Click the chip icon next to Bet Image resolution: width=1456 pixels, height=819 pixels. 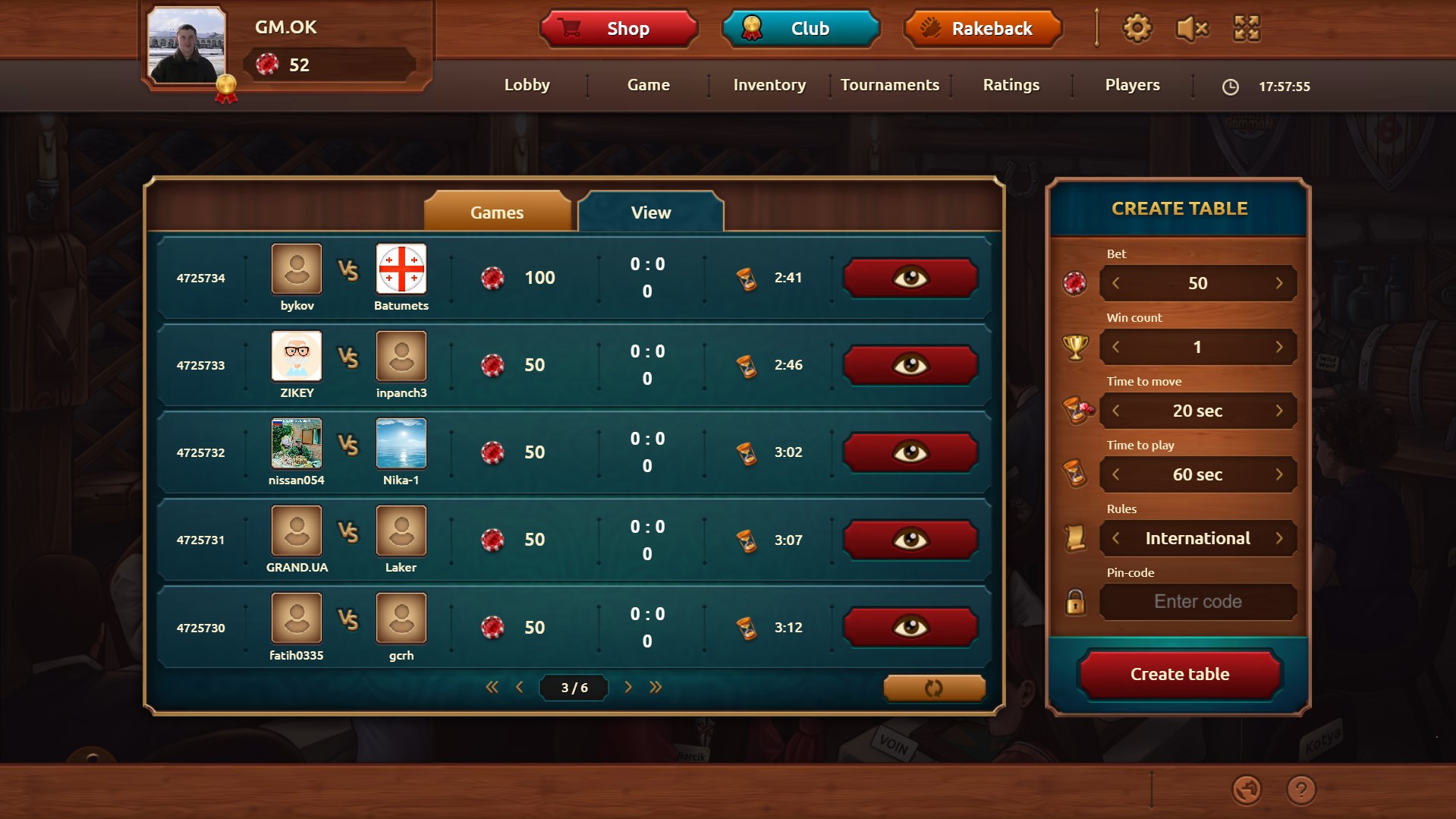point(1075,283)
